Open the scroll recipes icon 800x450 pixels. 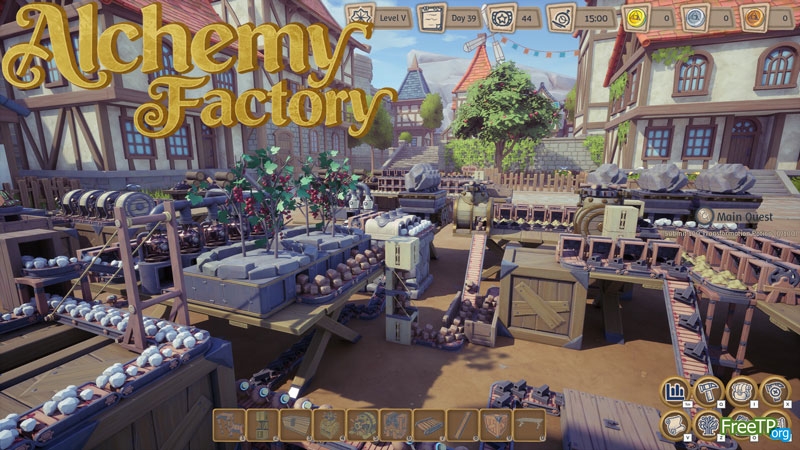click(675, 424)
